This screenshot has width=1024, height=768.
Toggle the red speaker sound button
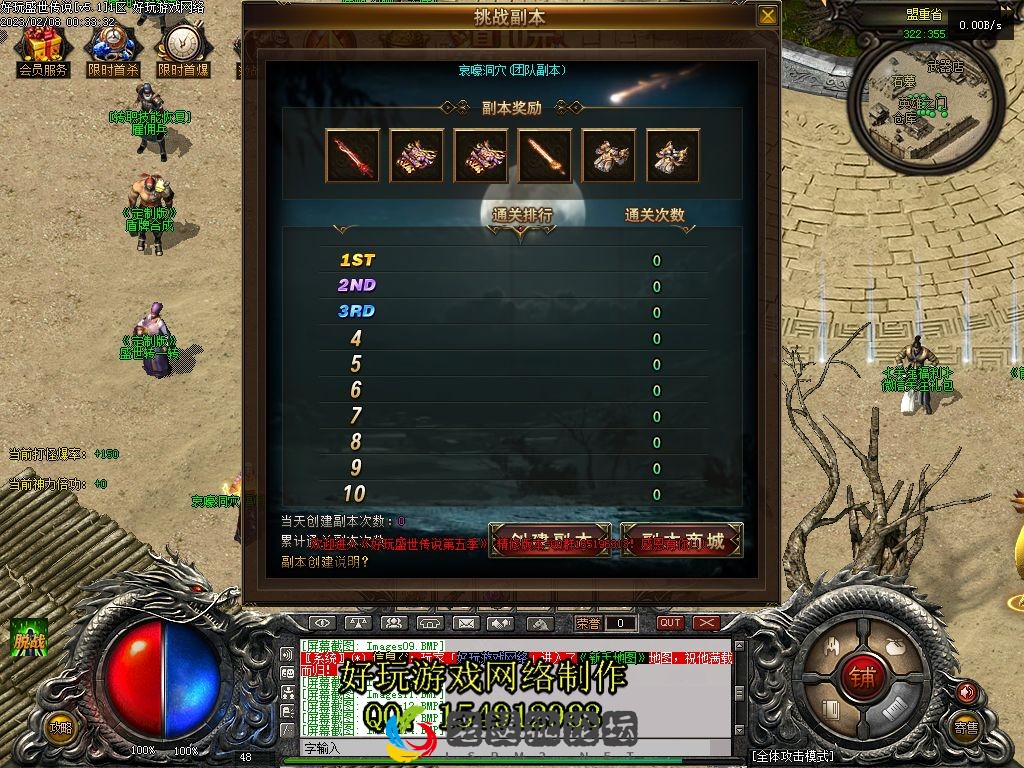click(965, 691)
